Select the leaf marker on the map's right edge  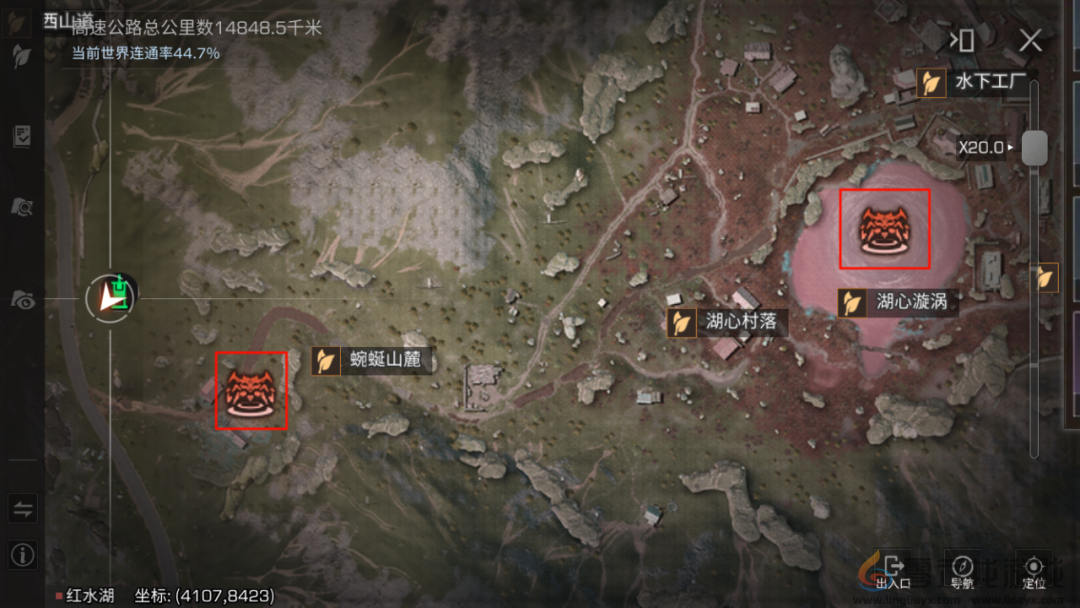(x=1047, y=277)
